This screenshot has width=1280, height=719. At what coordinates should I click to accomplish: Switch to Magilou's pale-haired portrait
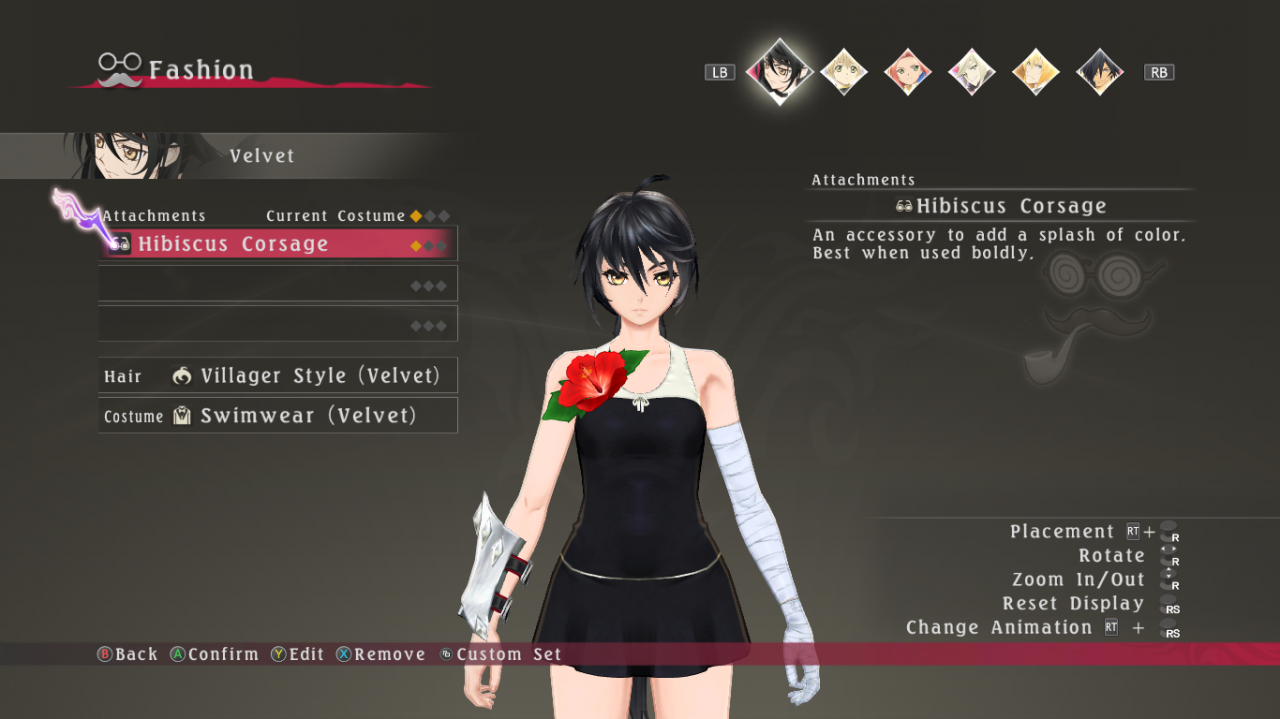pos(971,72)
